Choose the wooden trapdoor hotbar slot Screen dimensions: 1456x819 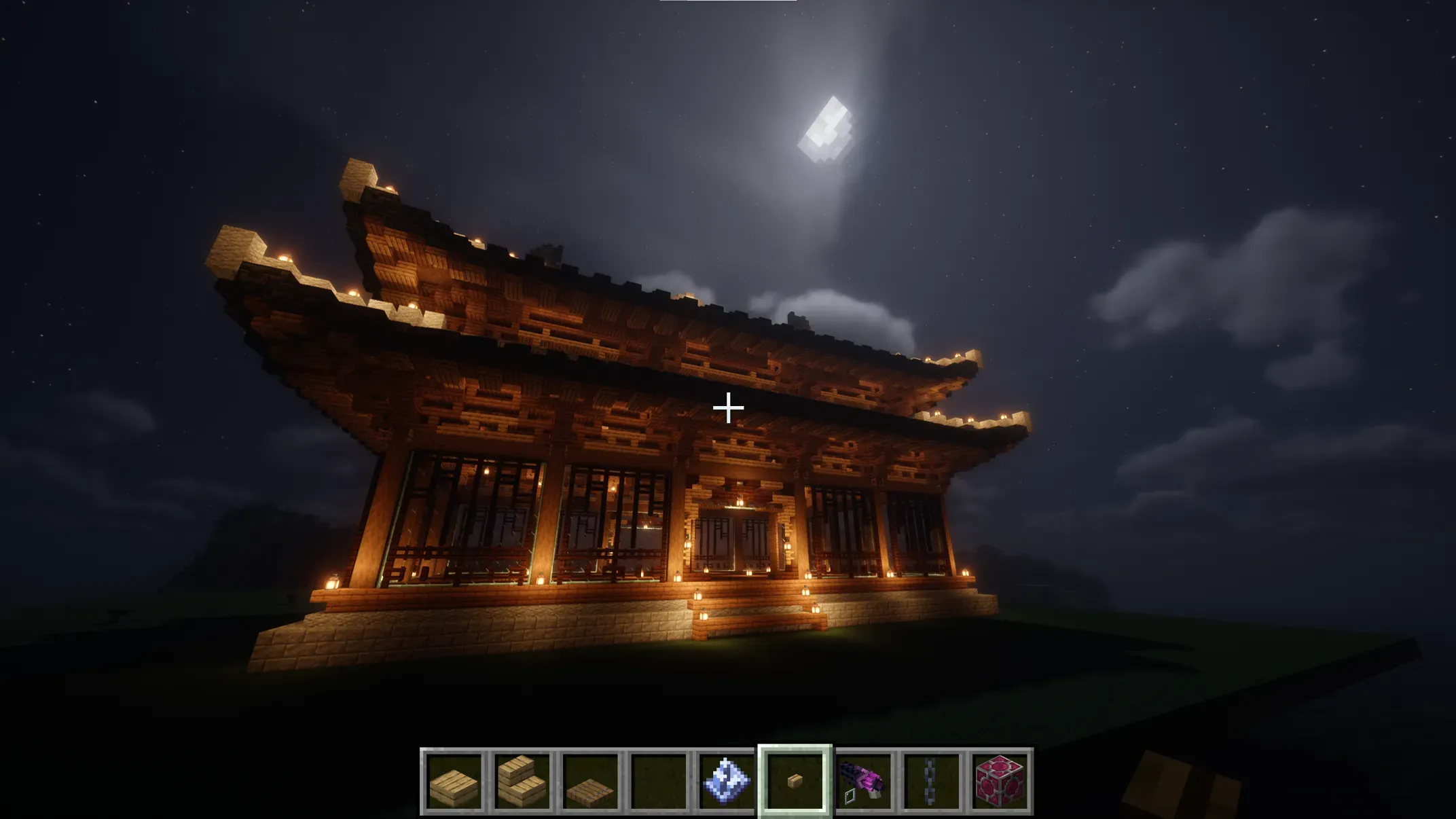pos(590,782)
